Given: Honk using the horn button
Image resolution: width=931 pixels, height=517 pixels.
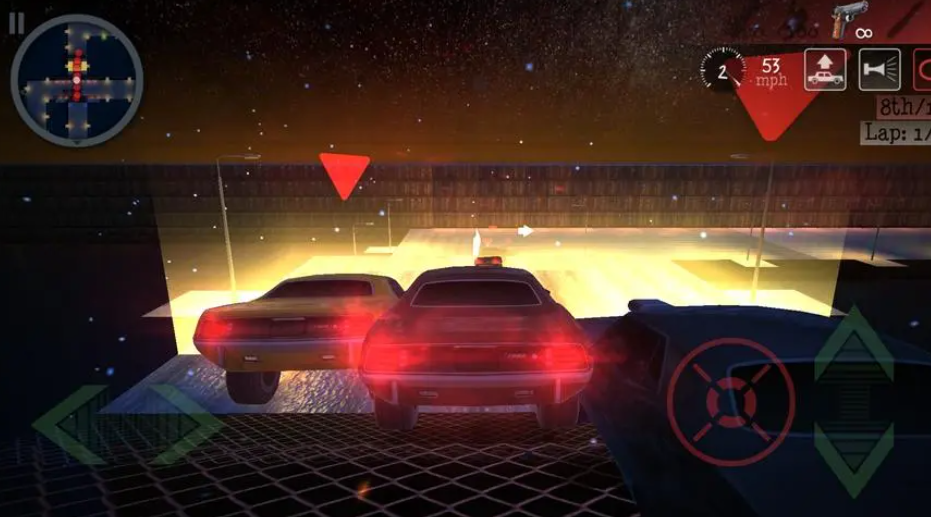Looking at the screenshot, I should 878,69.
